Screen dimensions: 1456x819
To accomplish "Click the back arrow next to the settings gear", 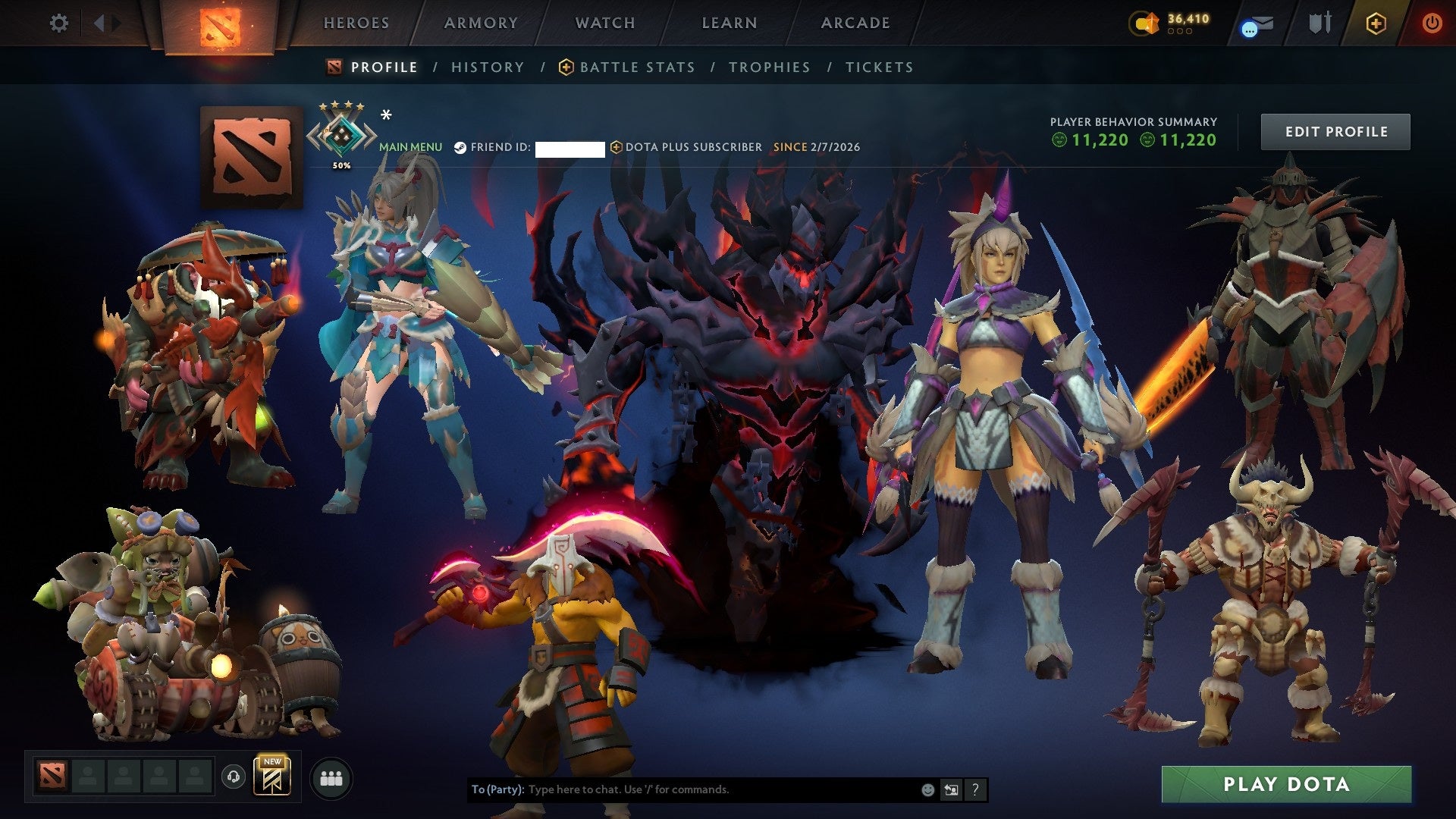I will (99, 23).
